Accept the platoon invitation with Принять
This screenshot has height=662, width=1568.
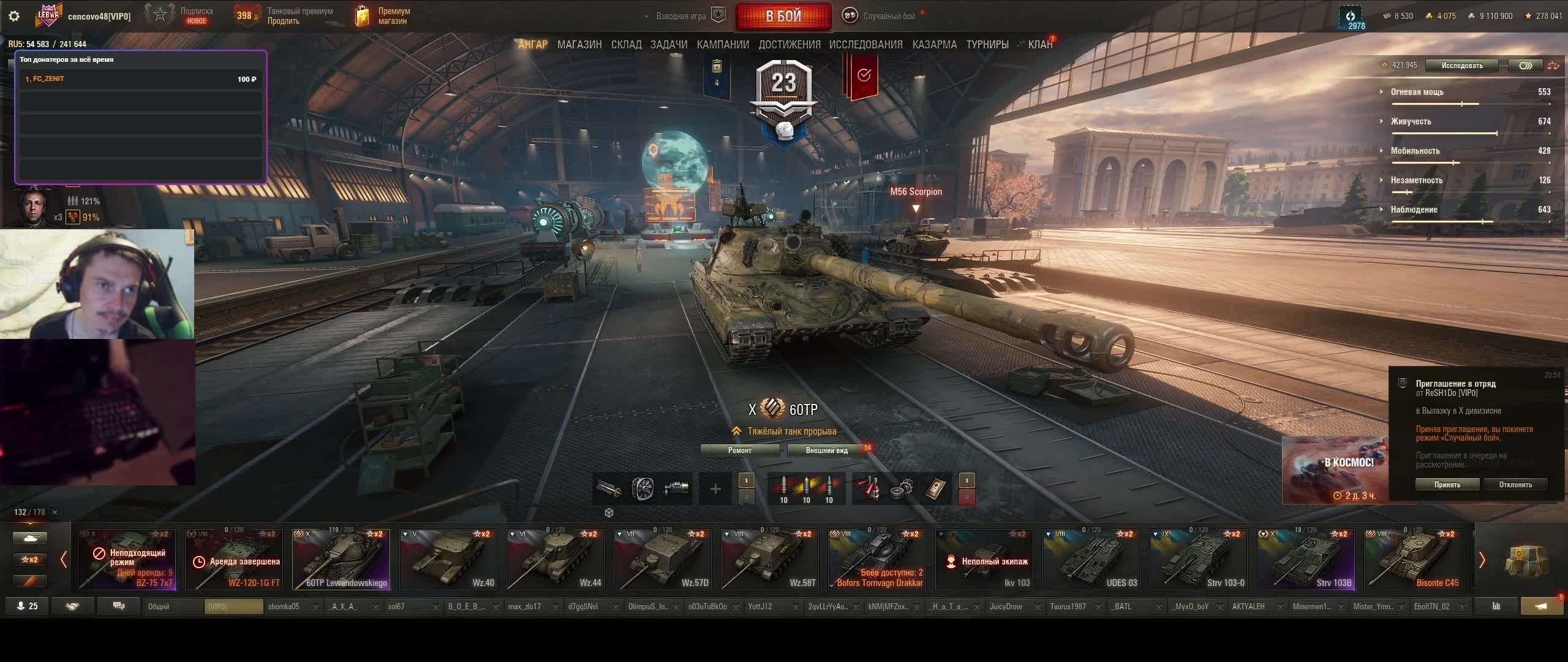[x=1447, y=484]
